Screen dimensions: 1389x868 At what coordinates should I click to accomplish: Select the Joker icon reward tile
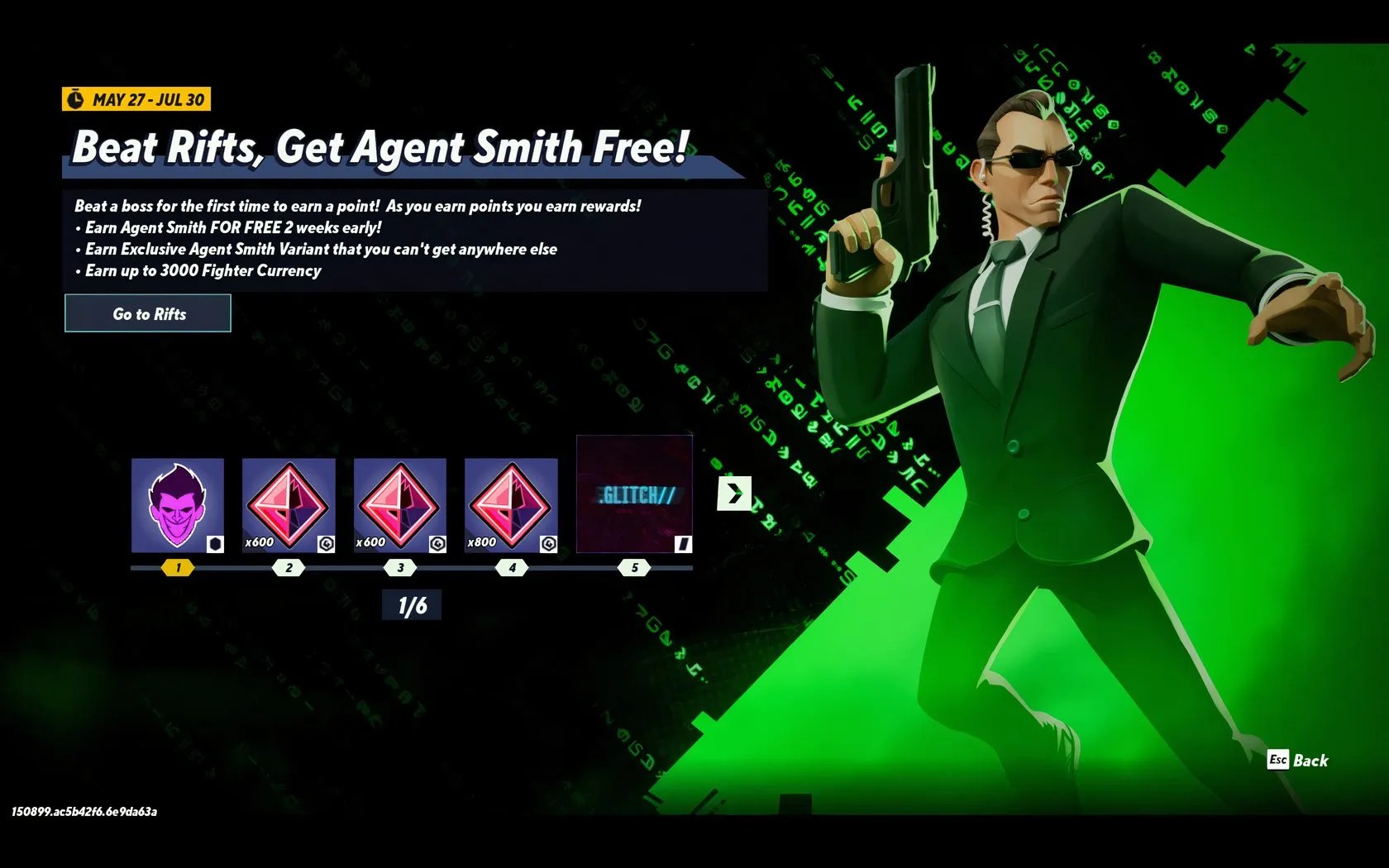pyautogui.click(x=176, y=503)
